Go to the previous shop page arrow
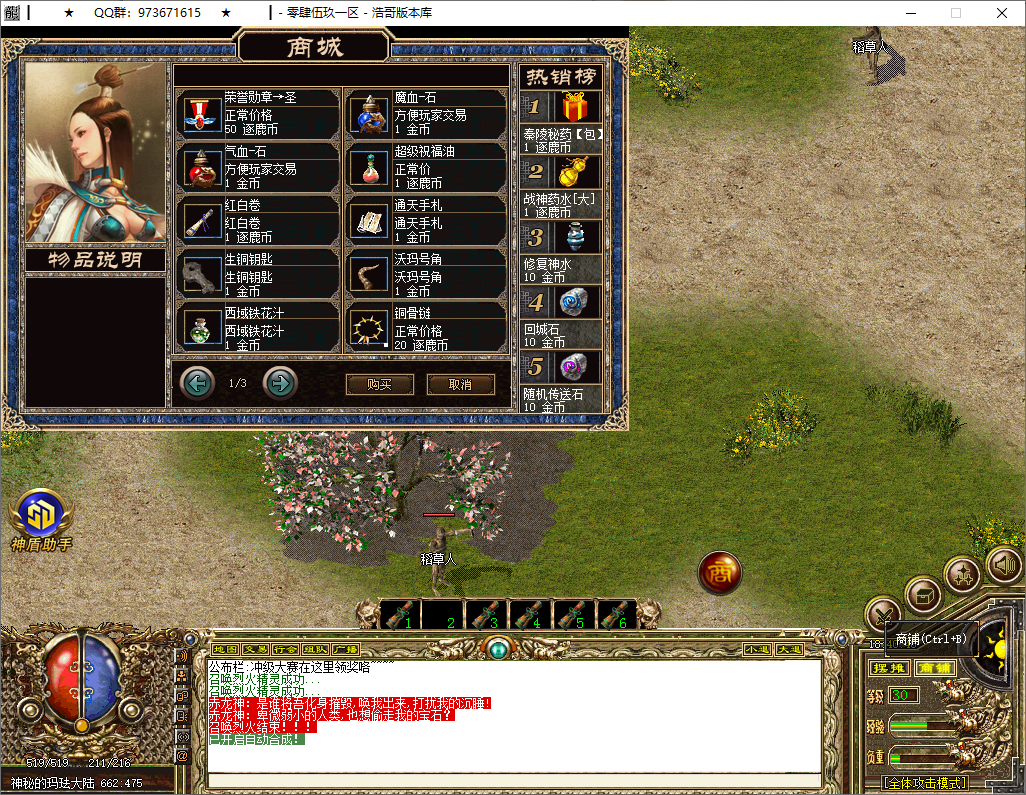1026x795 pixels. coord(197,382)
